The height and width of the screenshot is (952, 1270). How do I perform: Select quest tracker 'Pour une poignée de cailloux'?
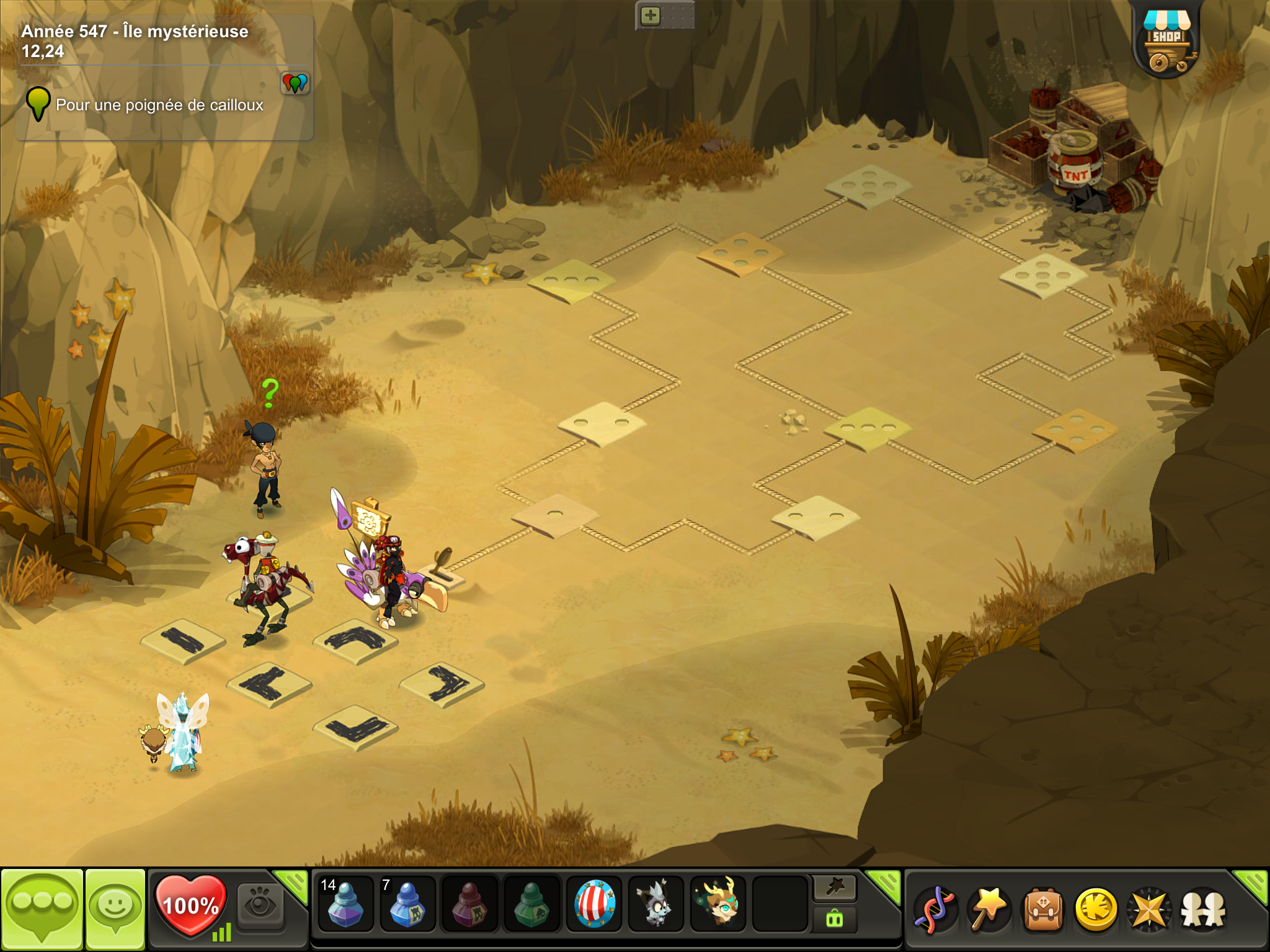159,105
